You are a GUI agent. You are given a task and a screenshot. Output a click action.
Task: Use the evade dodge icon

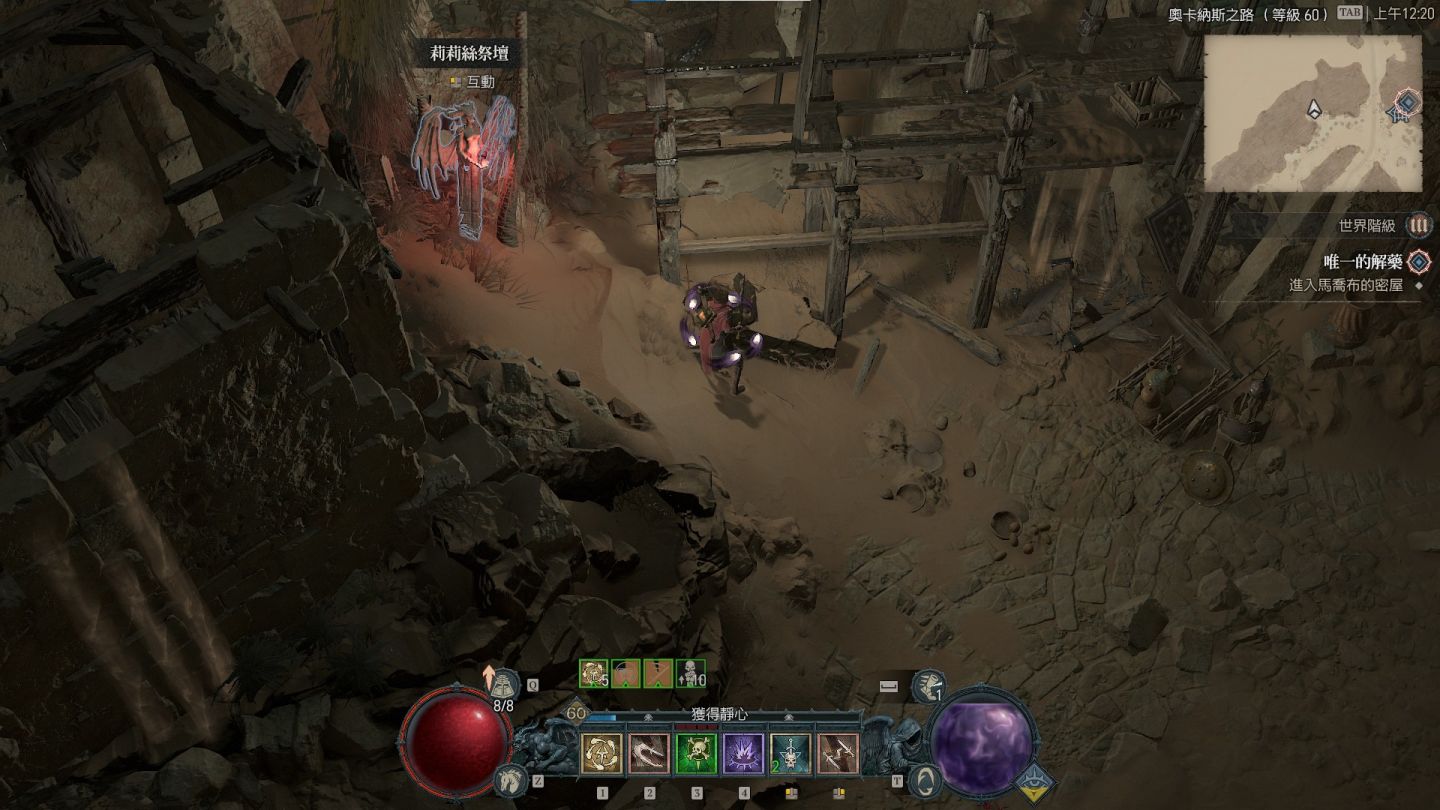(929, 685)
